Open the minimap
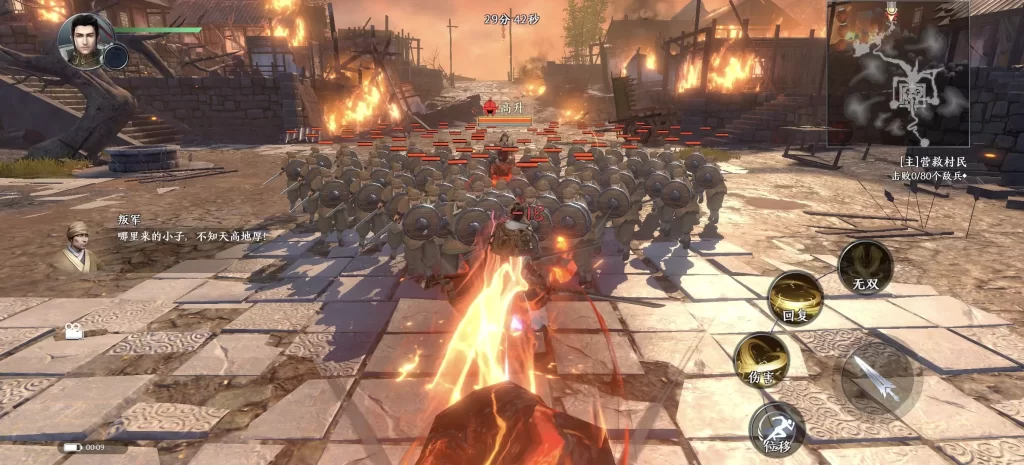Image resolution: width=1024 pixels, height=465 pixels. pyautogui.click(x=897, y=75)
